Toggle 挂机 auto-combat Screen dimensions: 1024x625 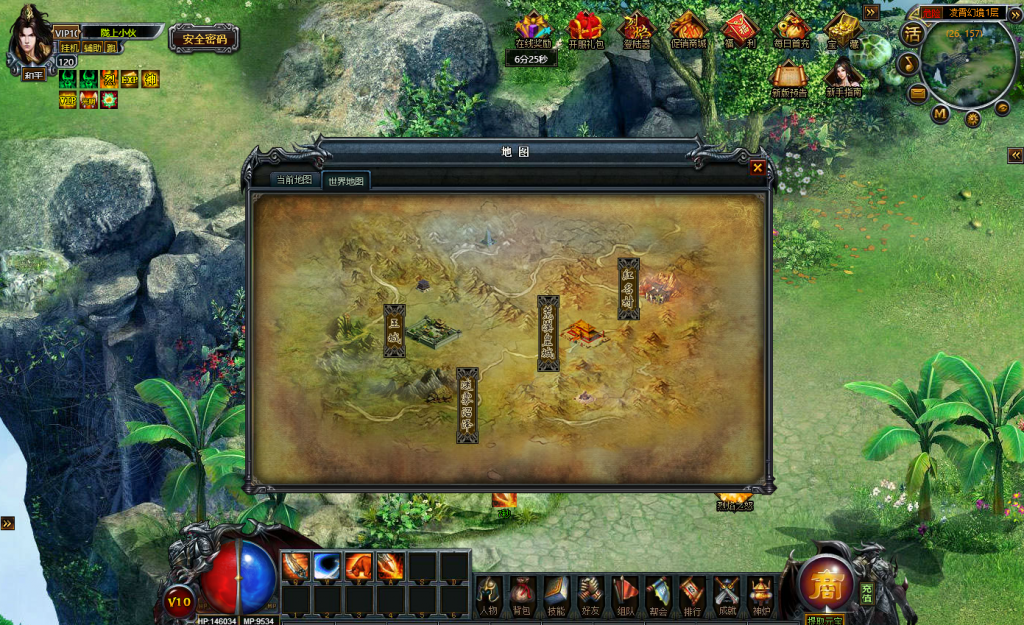(69, 47)
